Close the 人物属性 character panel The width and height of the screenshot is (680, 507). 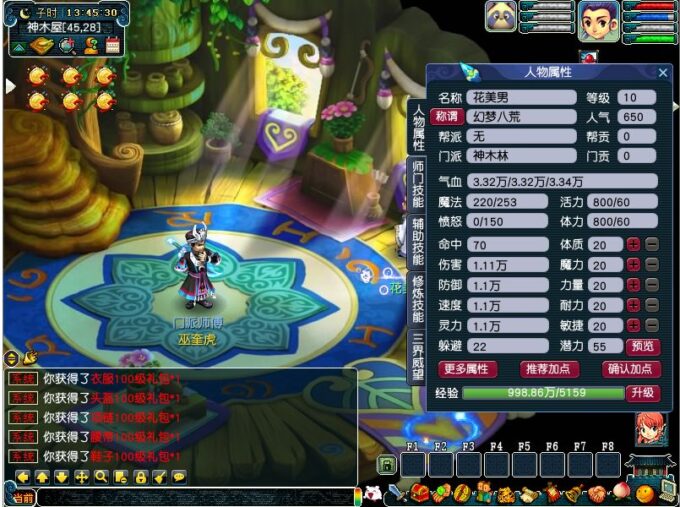click(662, 73)
